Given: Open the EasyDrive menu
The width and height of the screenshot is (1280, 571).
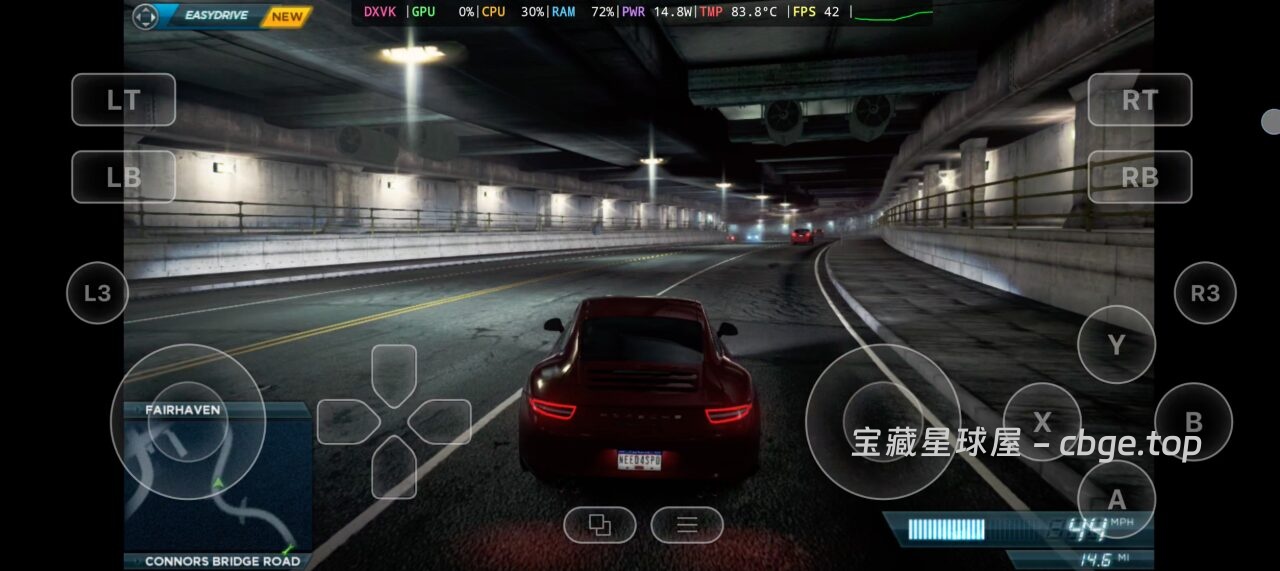Looking at the screenshot, I should 222,16.
